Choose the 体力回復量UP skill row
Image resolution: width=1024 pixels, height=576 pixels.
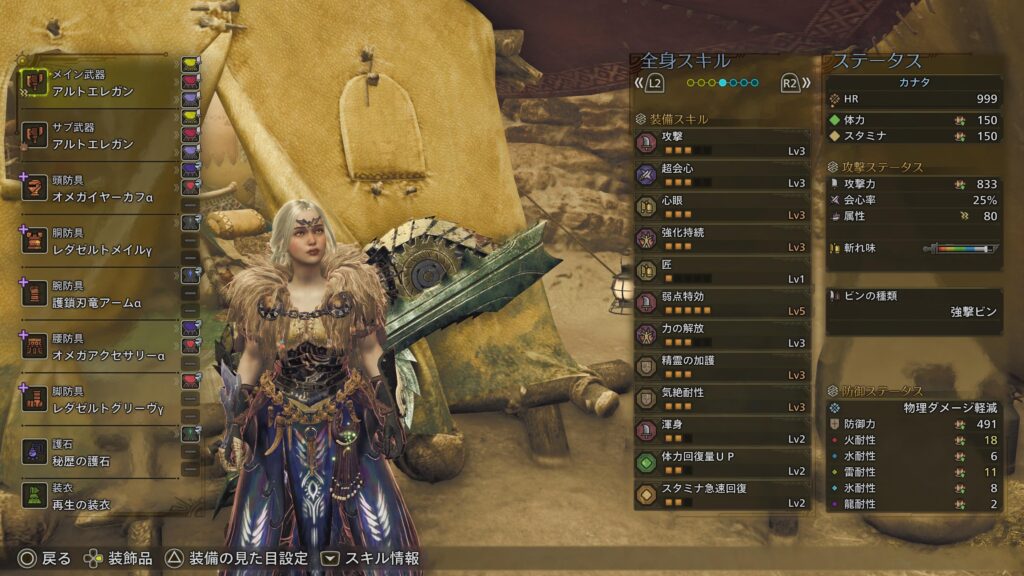[x=721, y=463]
